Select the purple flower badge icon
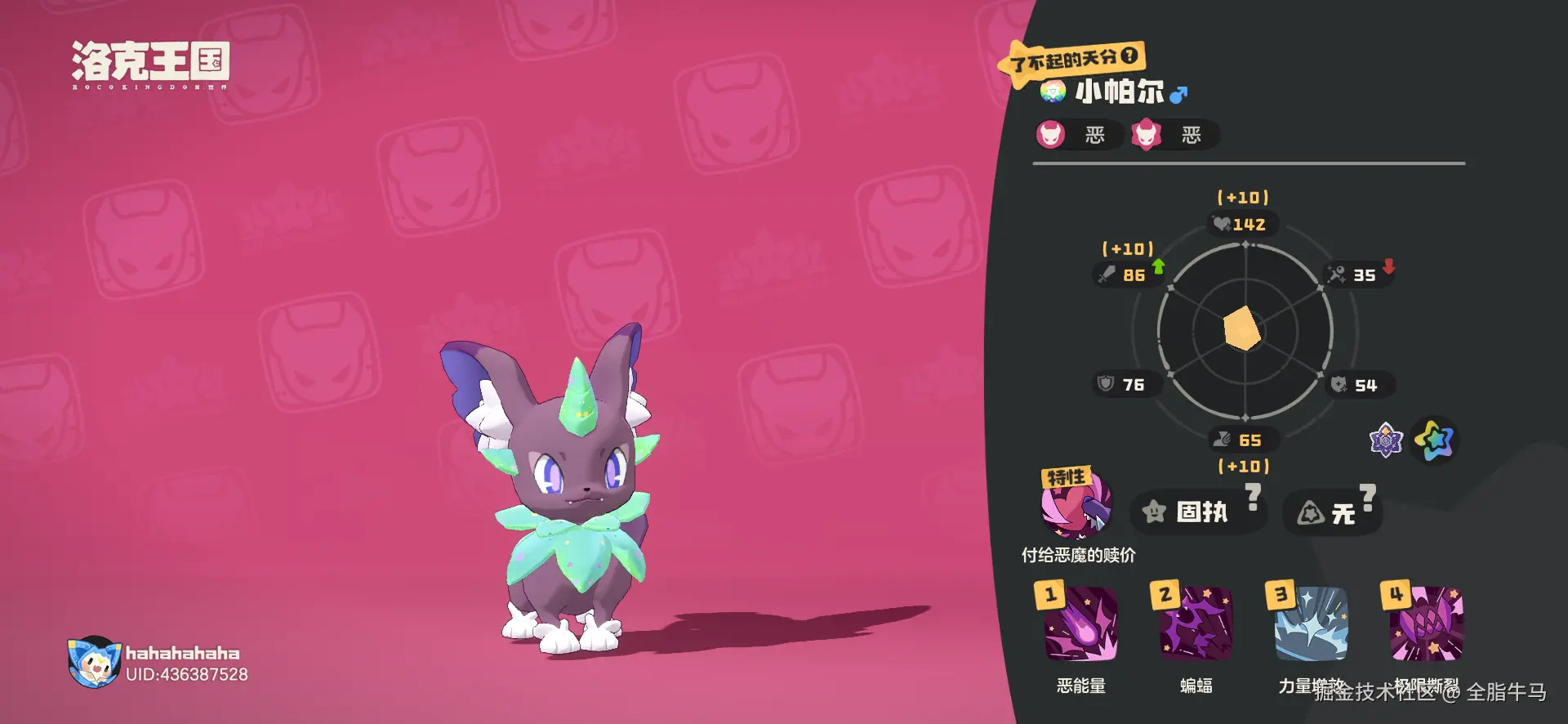The width and height of the screenshot is (1568, 724). (1386, 440)
